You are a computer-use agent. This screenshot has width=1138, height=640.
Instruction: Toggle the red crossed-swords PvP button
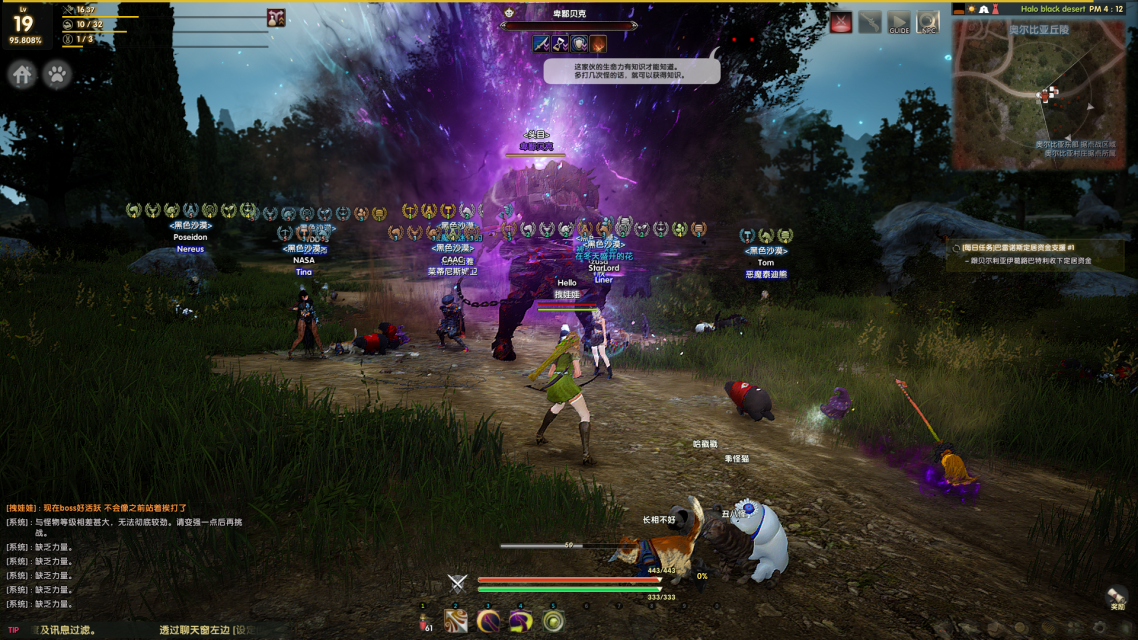[x=841, y=22]
